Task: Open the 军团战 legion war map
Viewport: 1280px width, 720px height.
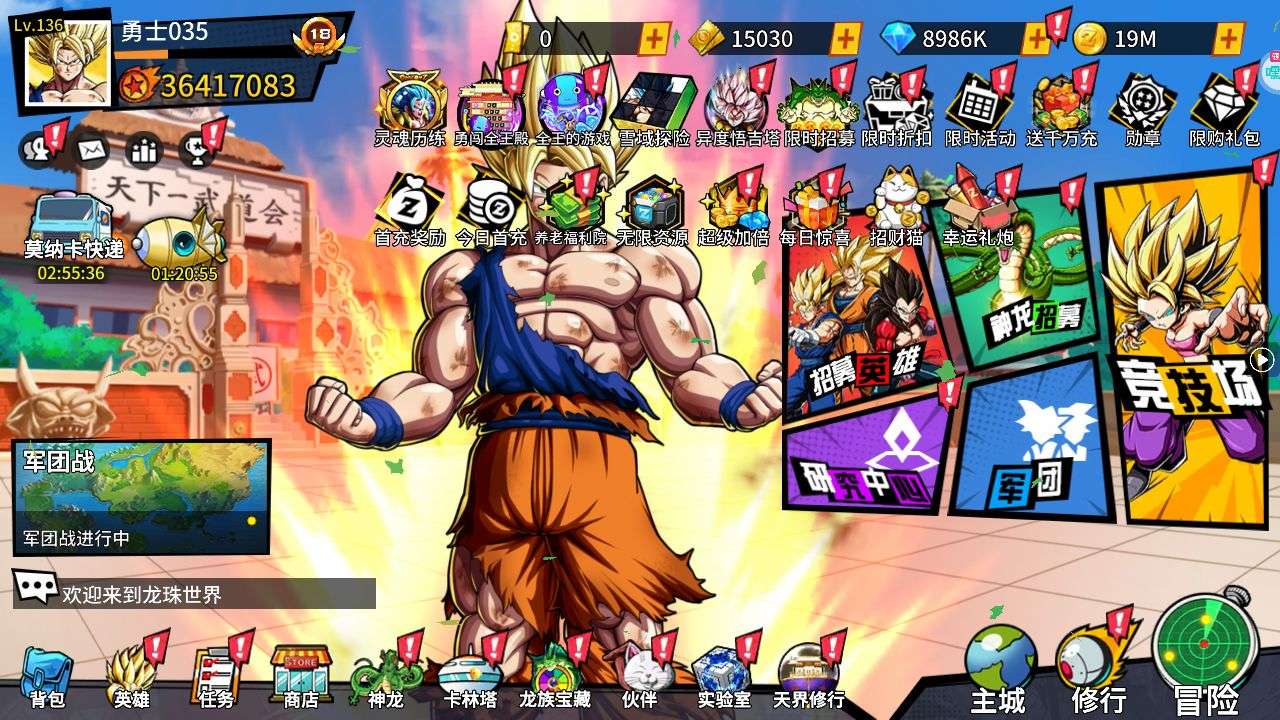Action: click(x=141, y=497)
